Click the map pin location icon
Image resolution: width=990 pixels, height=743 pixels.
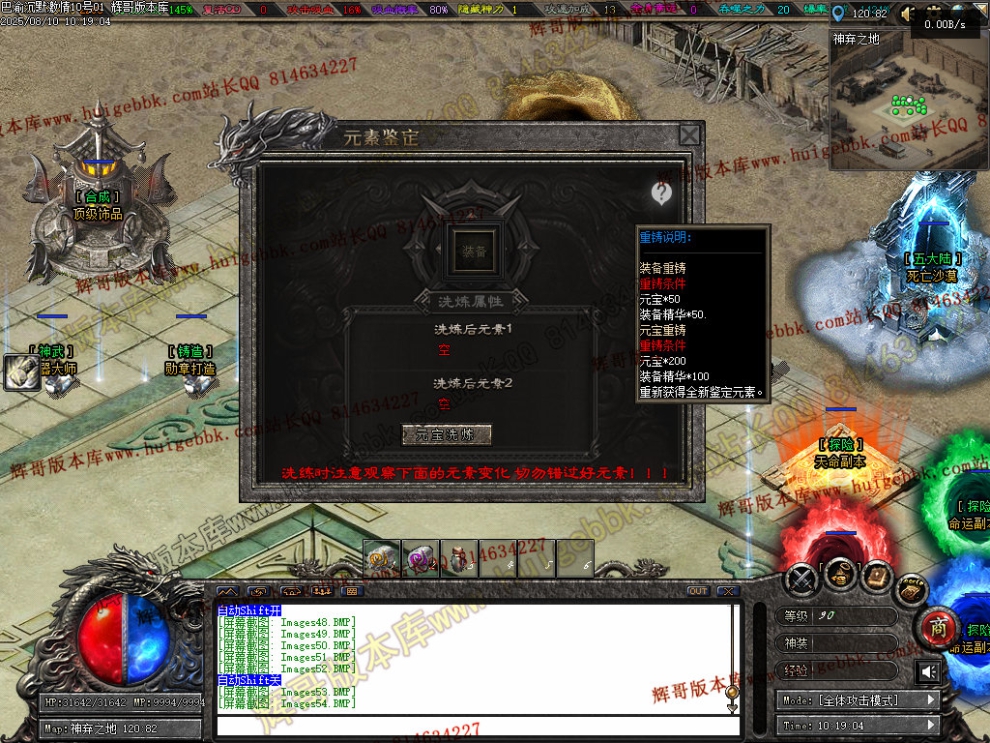tap(838, 13)
